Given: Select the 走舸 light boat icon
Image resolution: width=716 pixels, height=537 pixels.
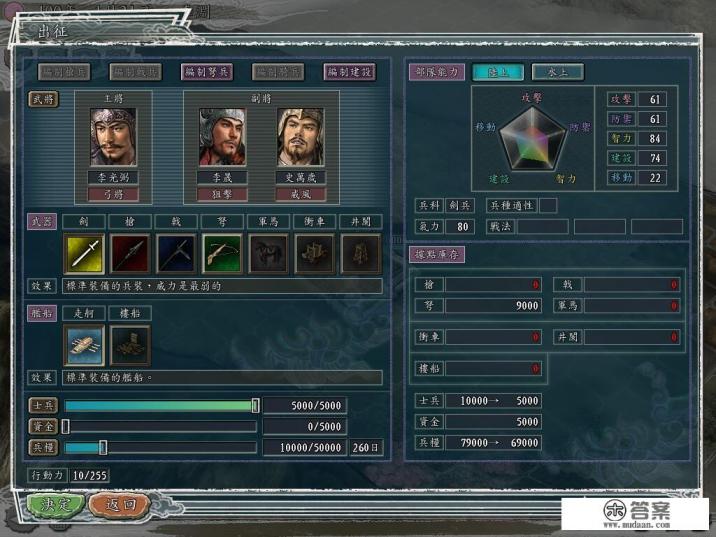Looking at the screenshot, I should point(84,344).
